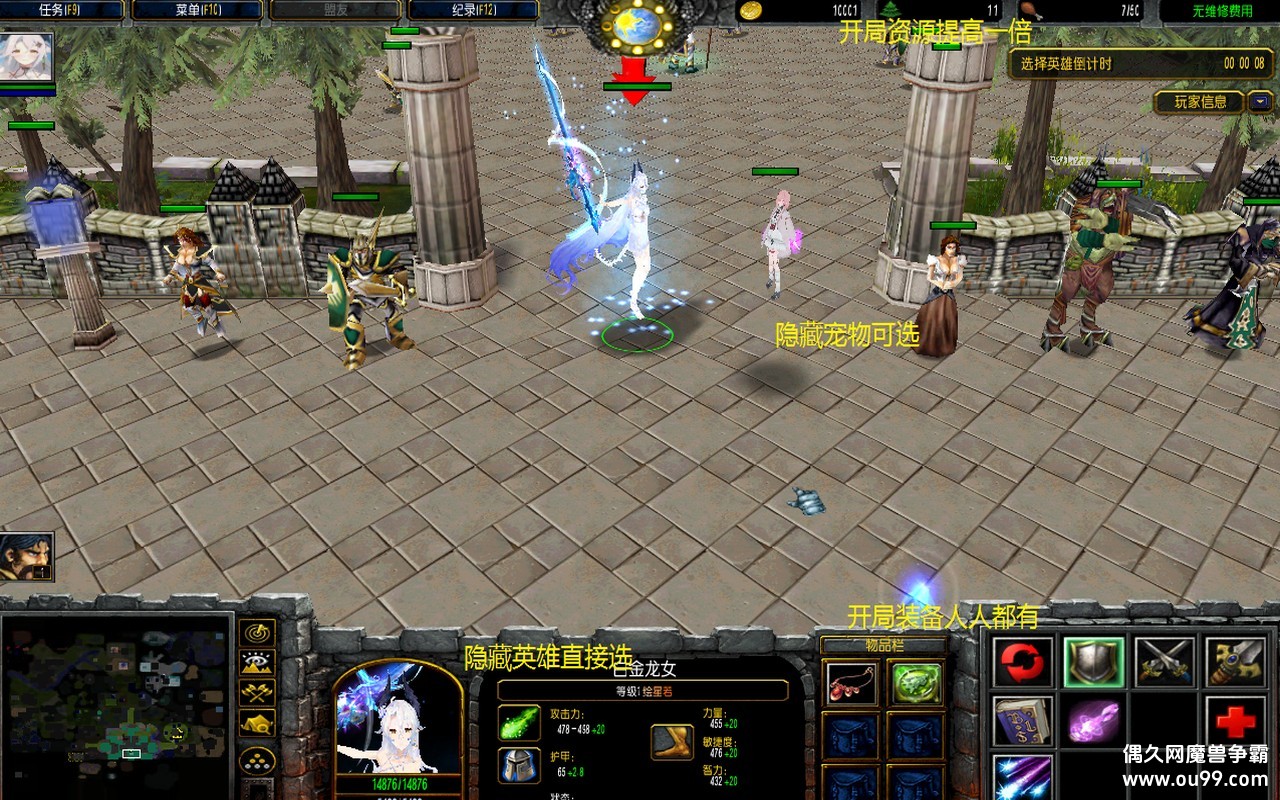Click the red cross hero skill button
Viewport: 1280px width, 800px height.
pos(1235,720)
